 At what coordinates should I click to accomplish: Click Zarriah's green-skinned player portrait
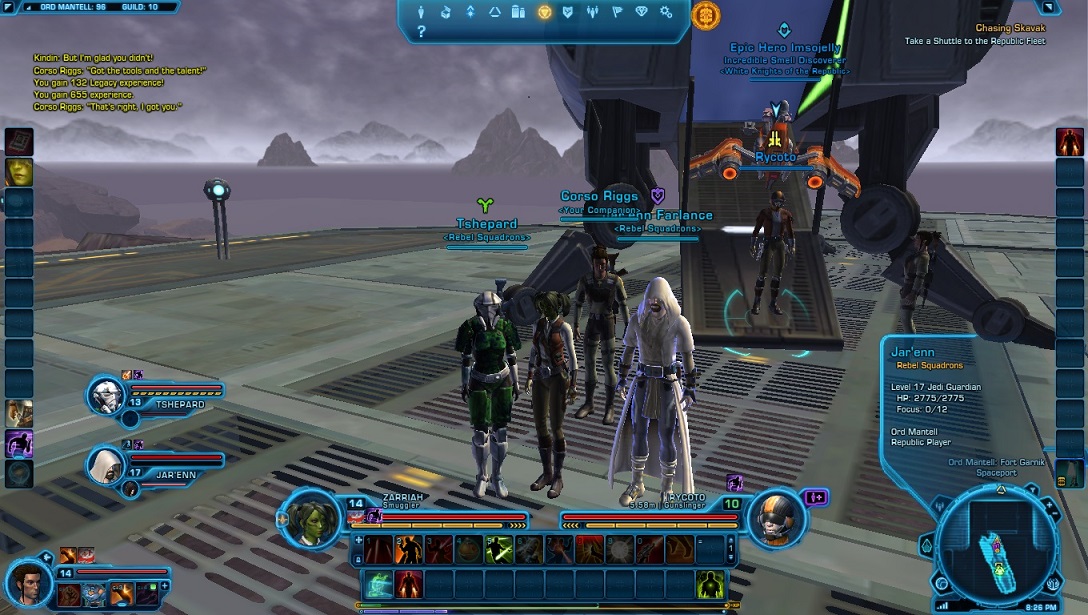[310, 520]
